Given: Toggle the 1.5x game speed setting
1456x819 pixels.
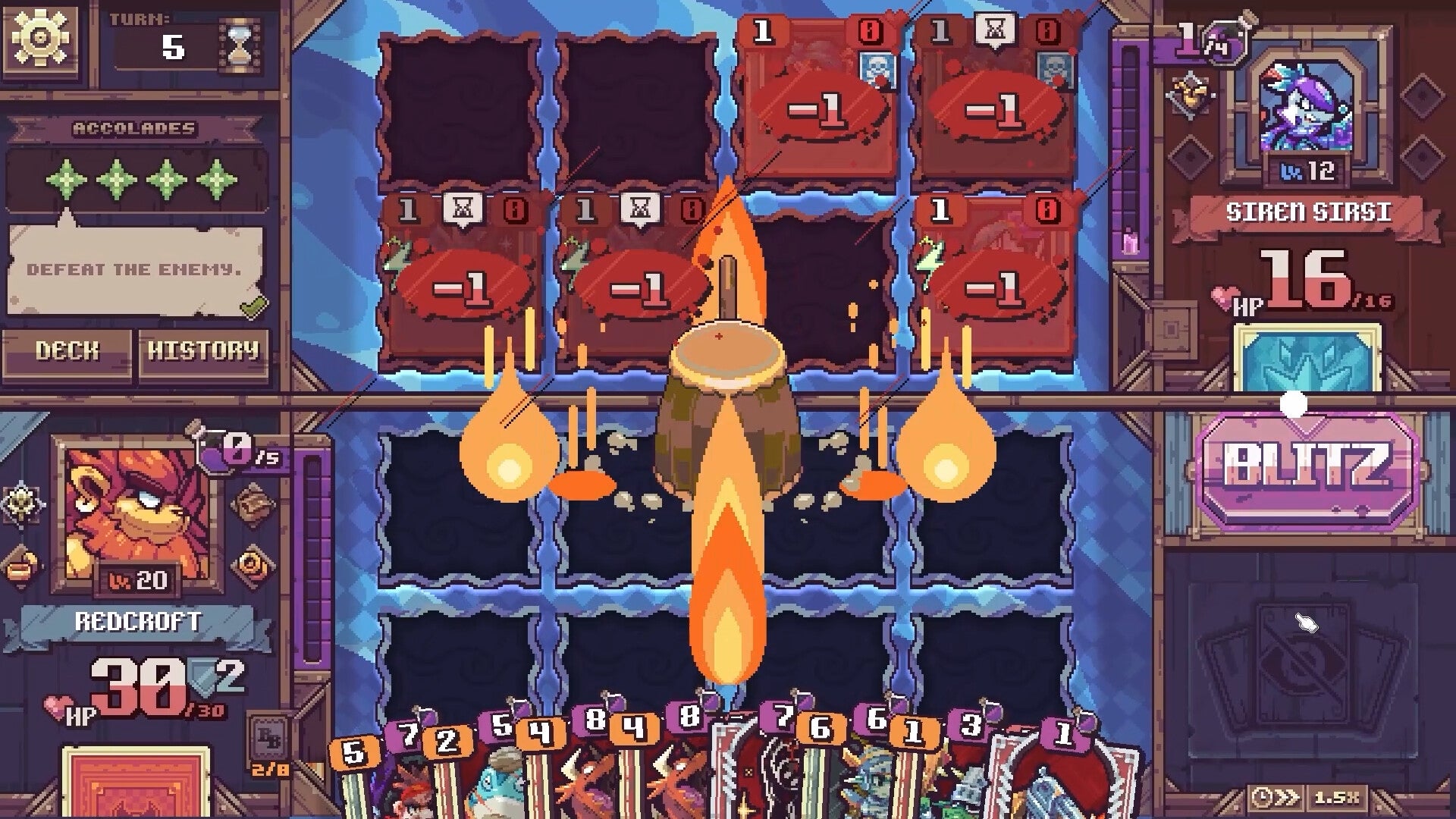Looking at the screenshot, I should pyautogui.click(x=1337, y=798).
